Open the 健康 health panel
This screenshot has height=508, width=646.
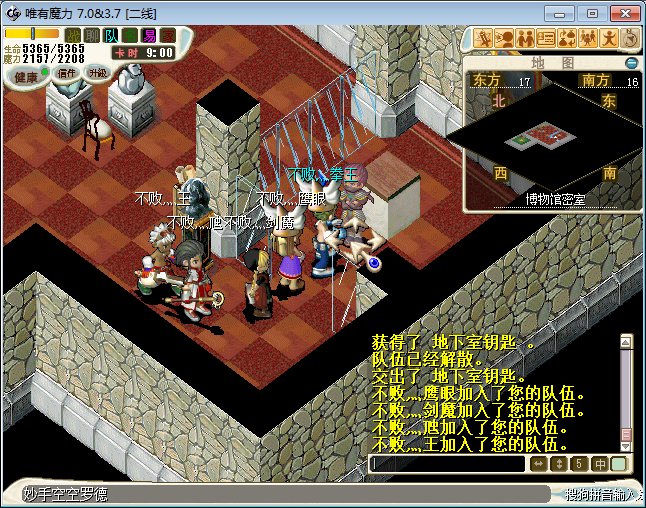point(26,76)
